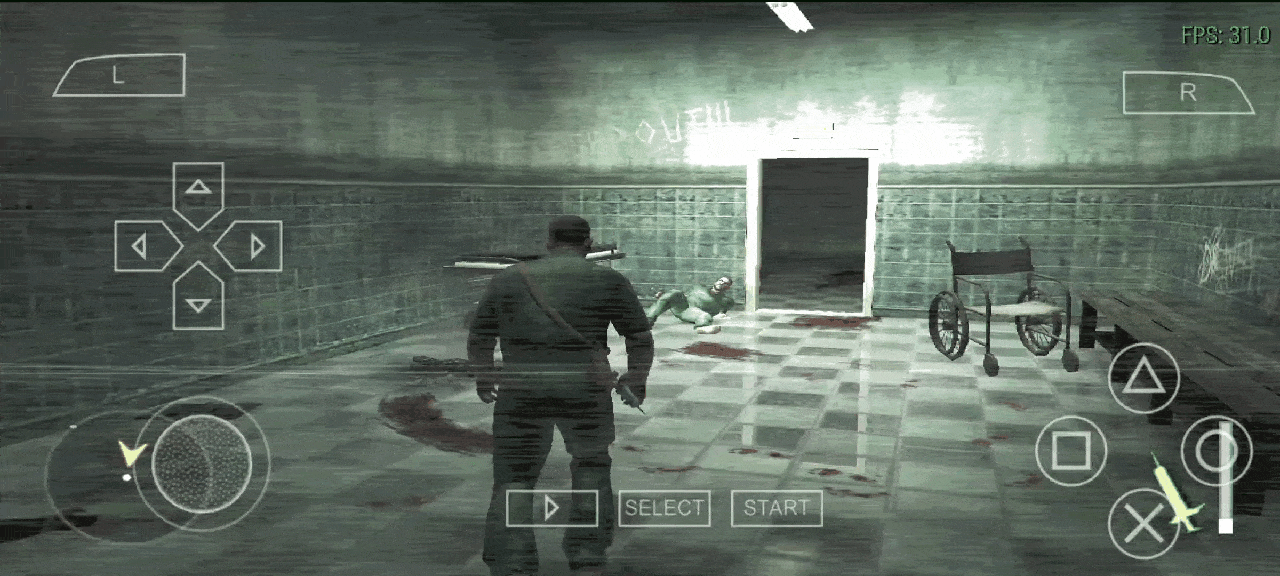The image size is (1280, 576).
Task: Tap the circle action button
Action: (1216, 451)
